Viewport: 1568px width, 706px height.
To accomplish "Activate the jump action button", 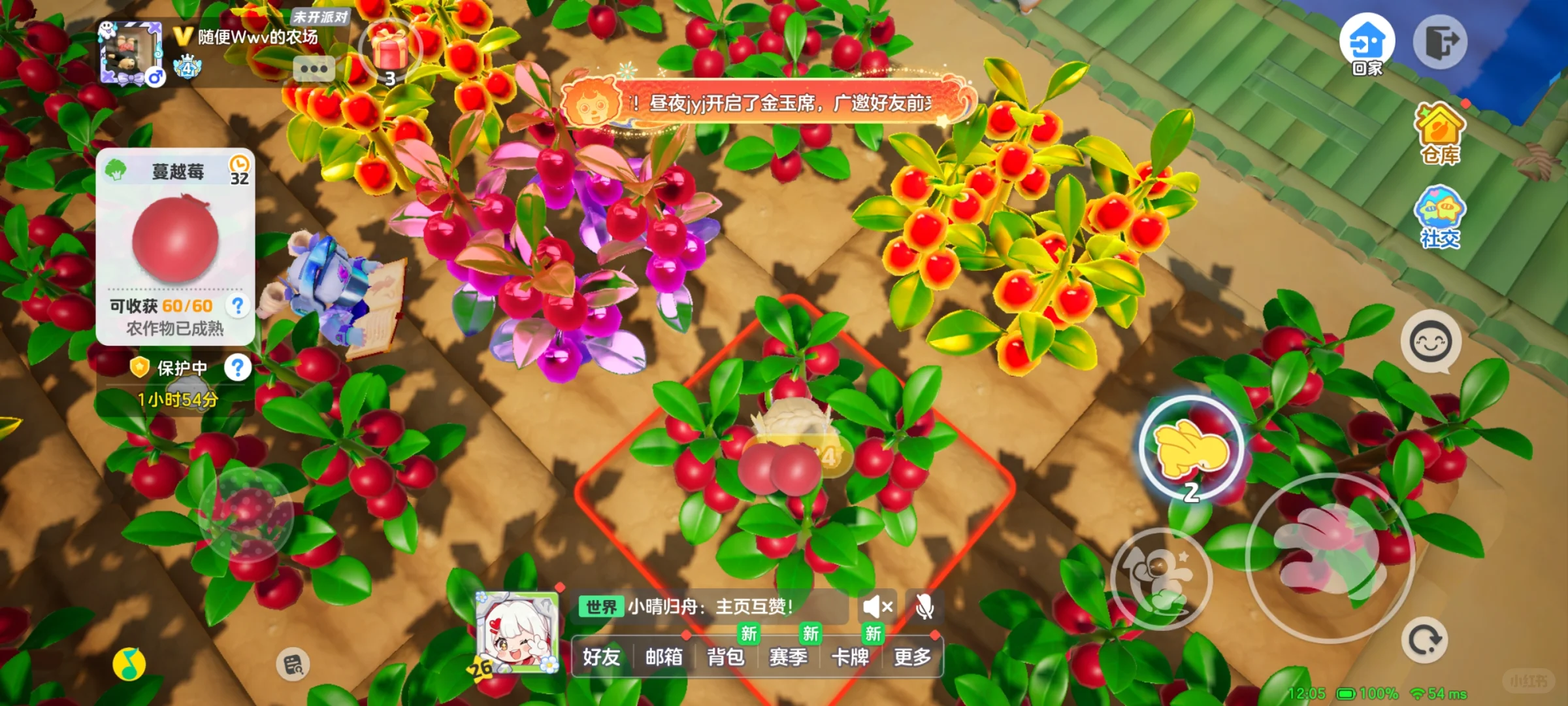I will tap(1161, 579).
